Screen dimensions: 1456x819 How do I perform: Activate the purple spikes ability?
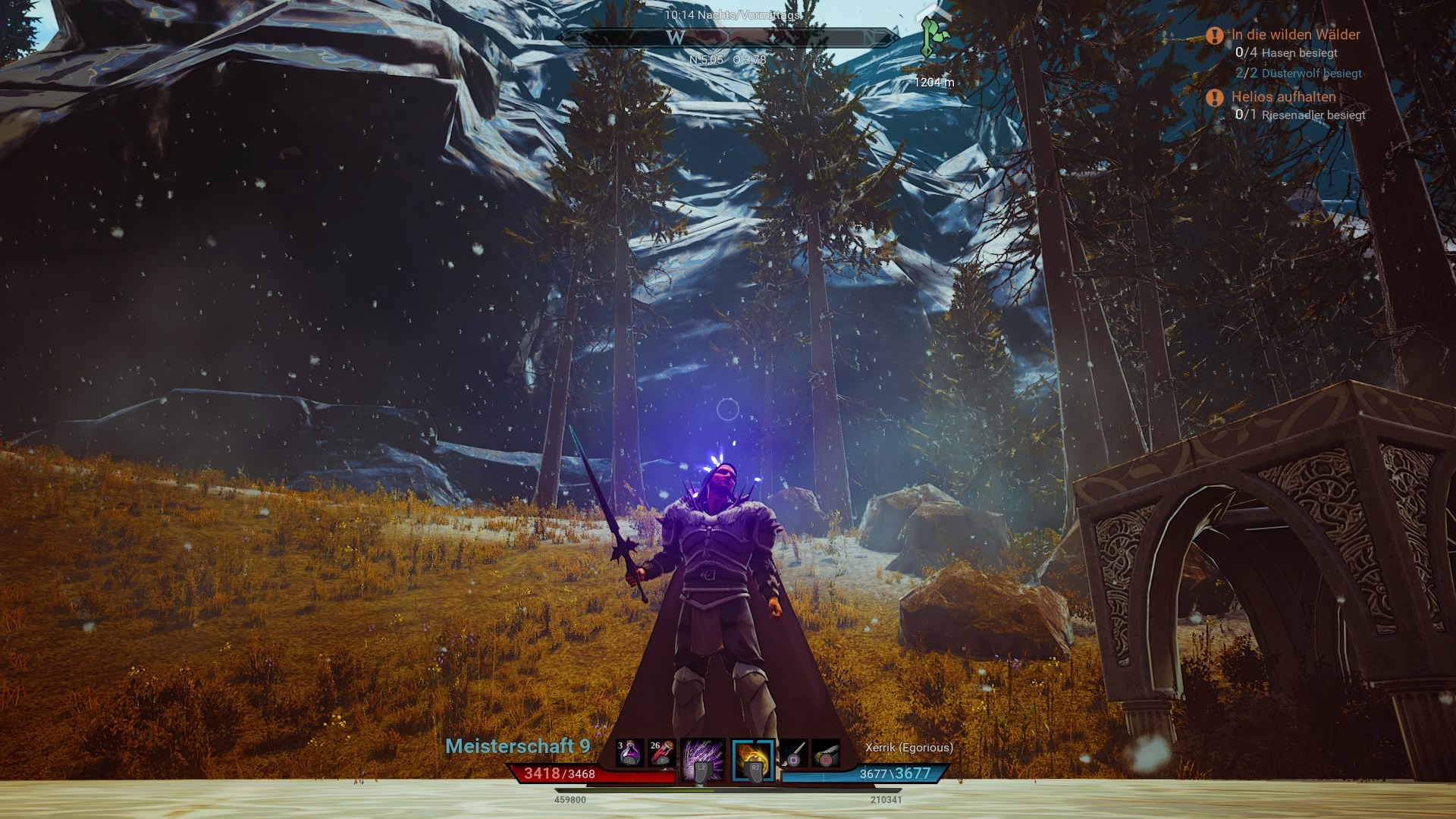[x=702, y=759]
